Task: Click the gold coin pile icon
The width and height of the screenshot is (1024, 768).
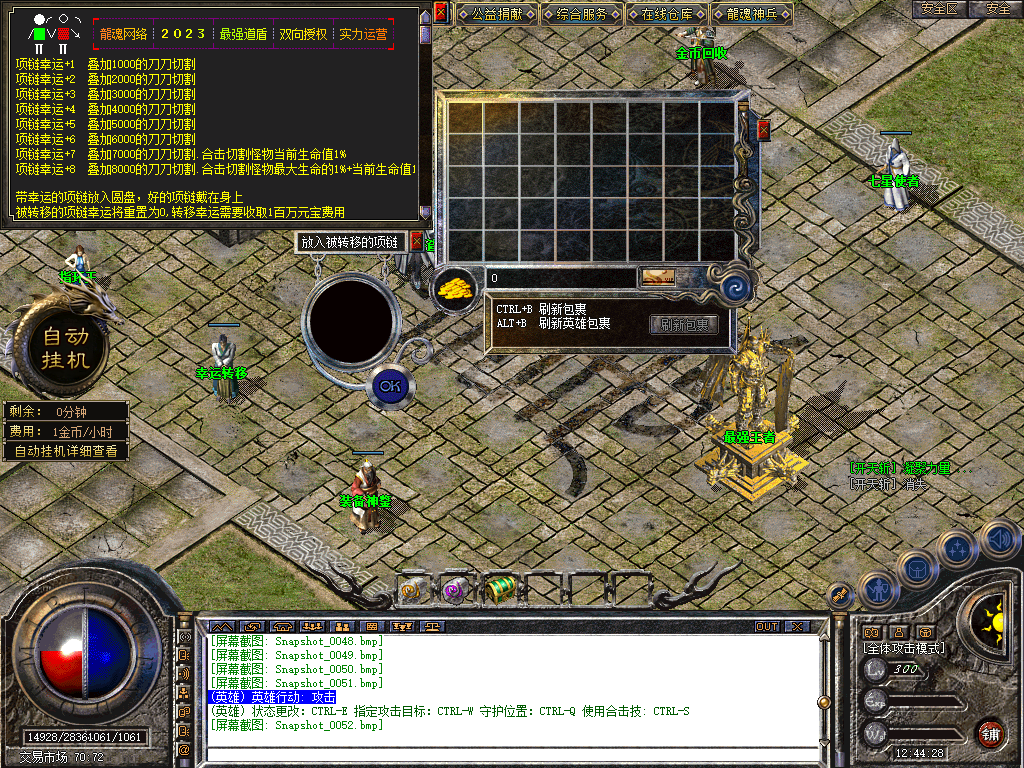Action: (x=455, y=287)
